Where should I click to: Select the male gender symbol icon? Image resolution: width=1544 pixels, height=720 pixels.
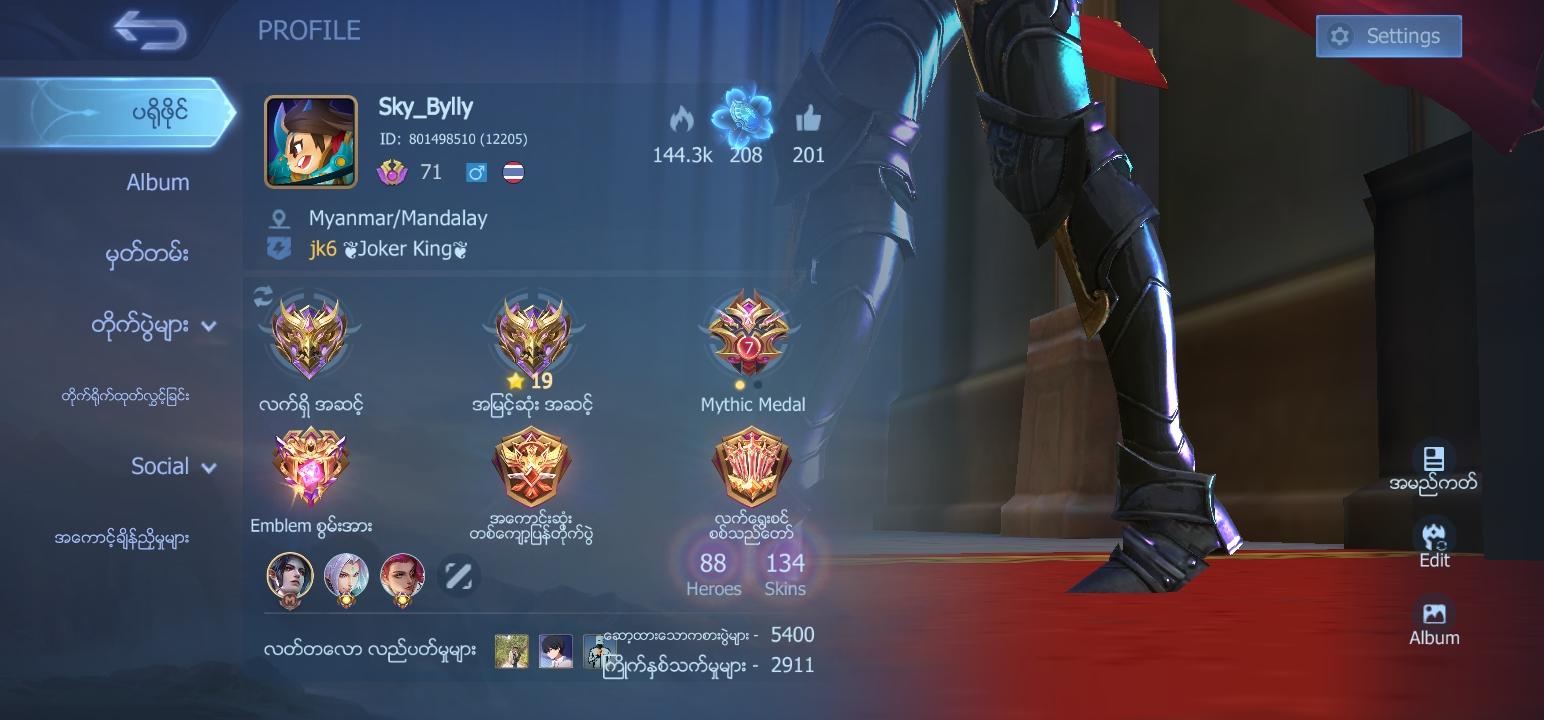(477, 171)
